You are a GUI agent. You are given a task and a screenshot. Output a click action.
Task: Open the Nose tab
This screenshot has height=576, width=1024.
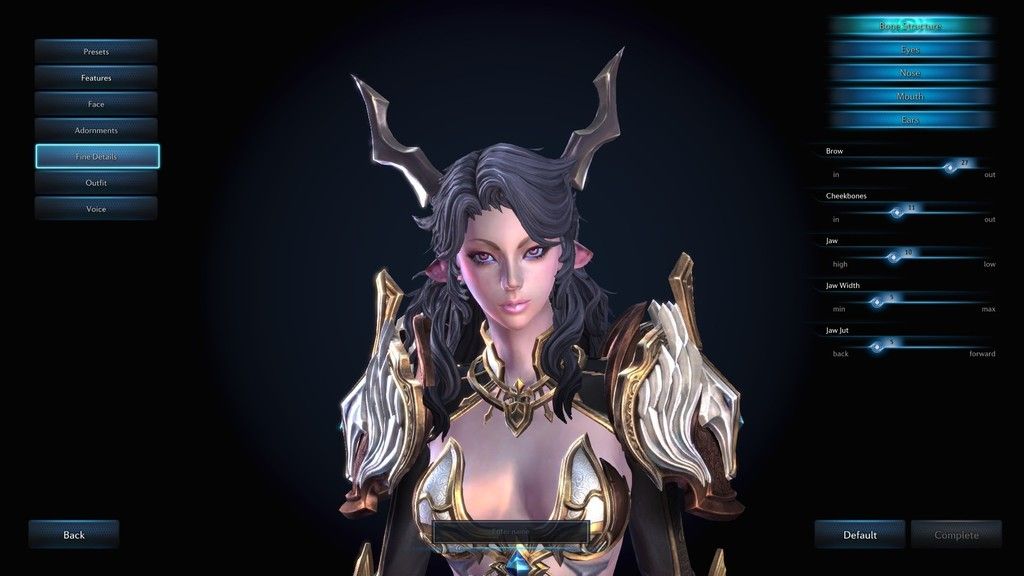(x=910, y=73)
